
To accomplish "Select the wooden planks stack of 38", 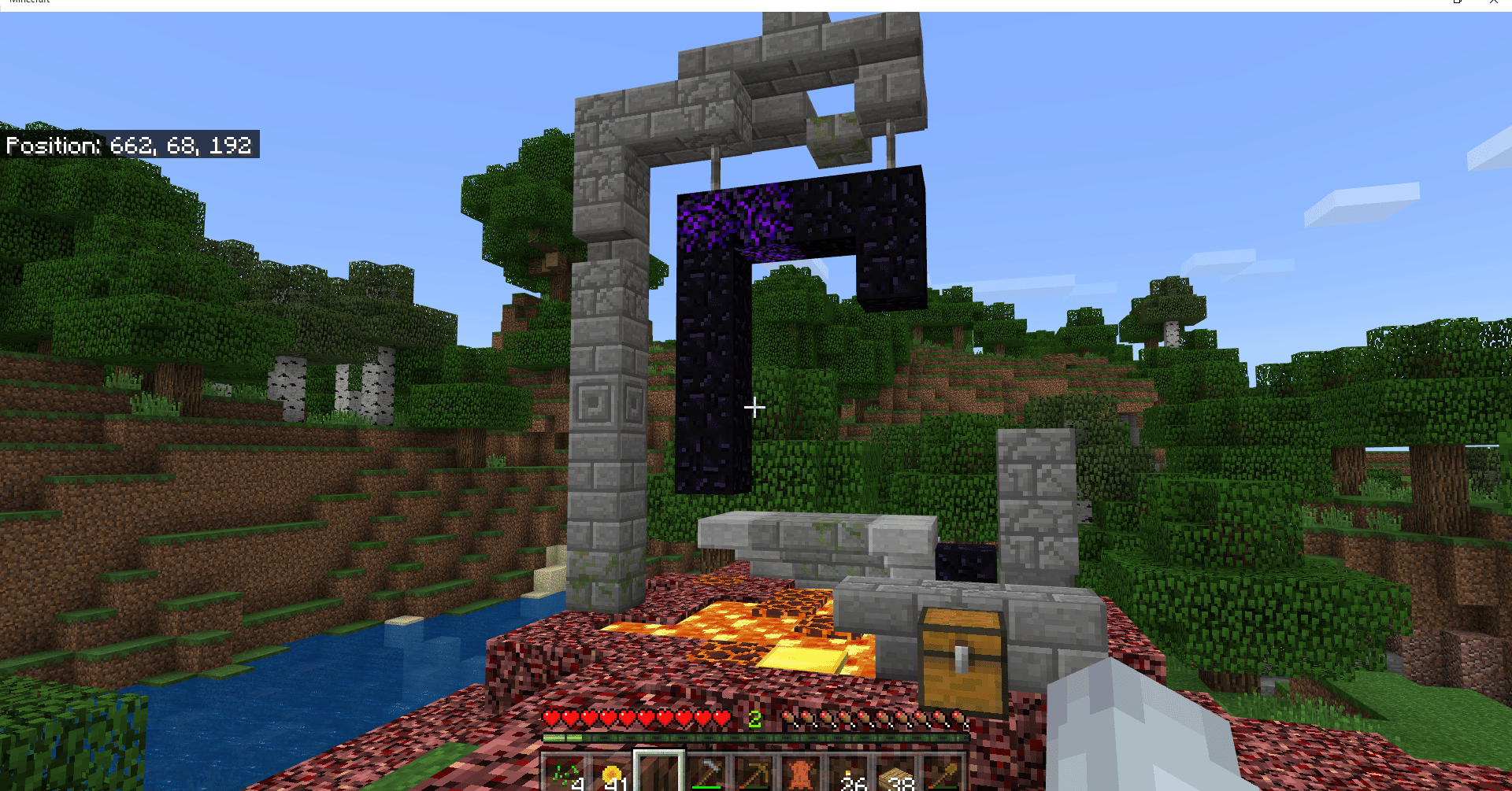I will click(896, 771).
